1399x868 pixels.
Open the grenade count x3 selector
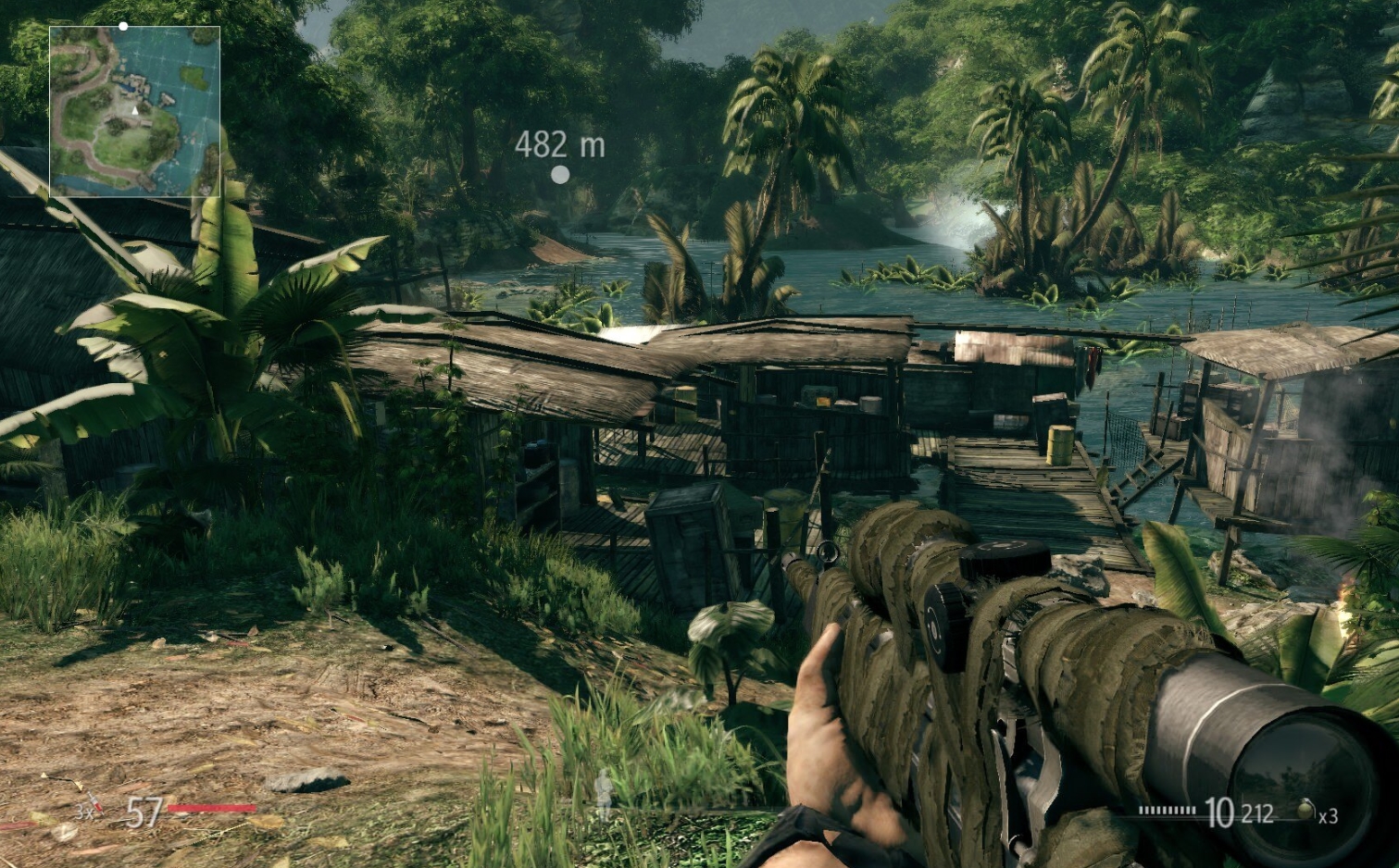click(1330, 816)
